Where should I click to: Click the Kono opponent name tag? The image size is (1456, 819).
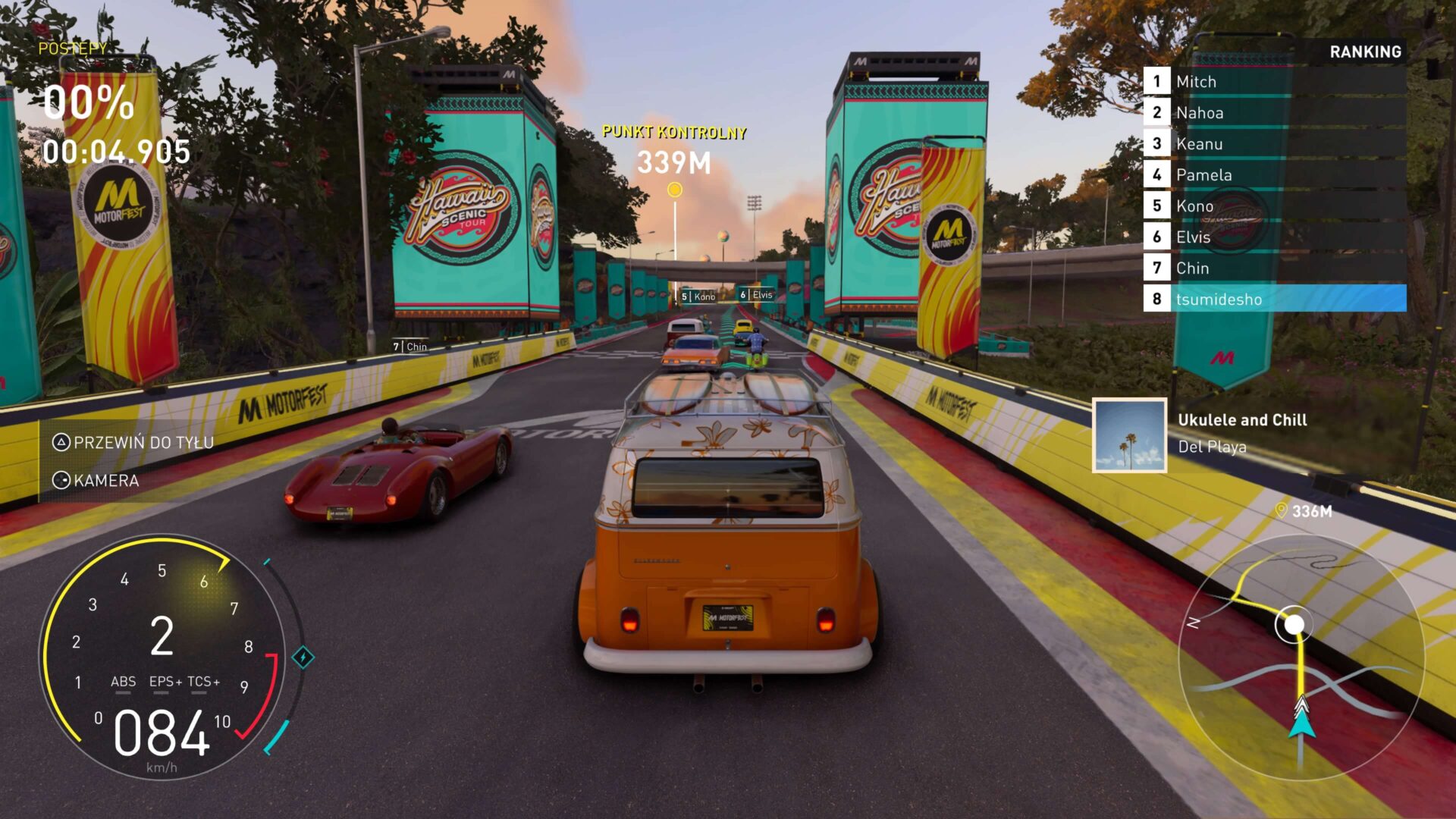[x=698, y=297]
